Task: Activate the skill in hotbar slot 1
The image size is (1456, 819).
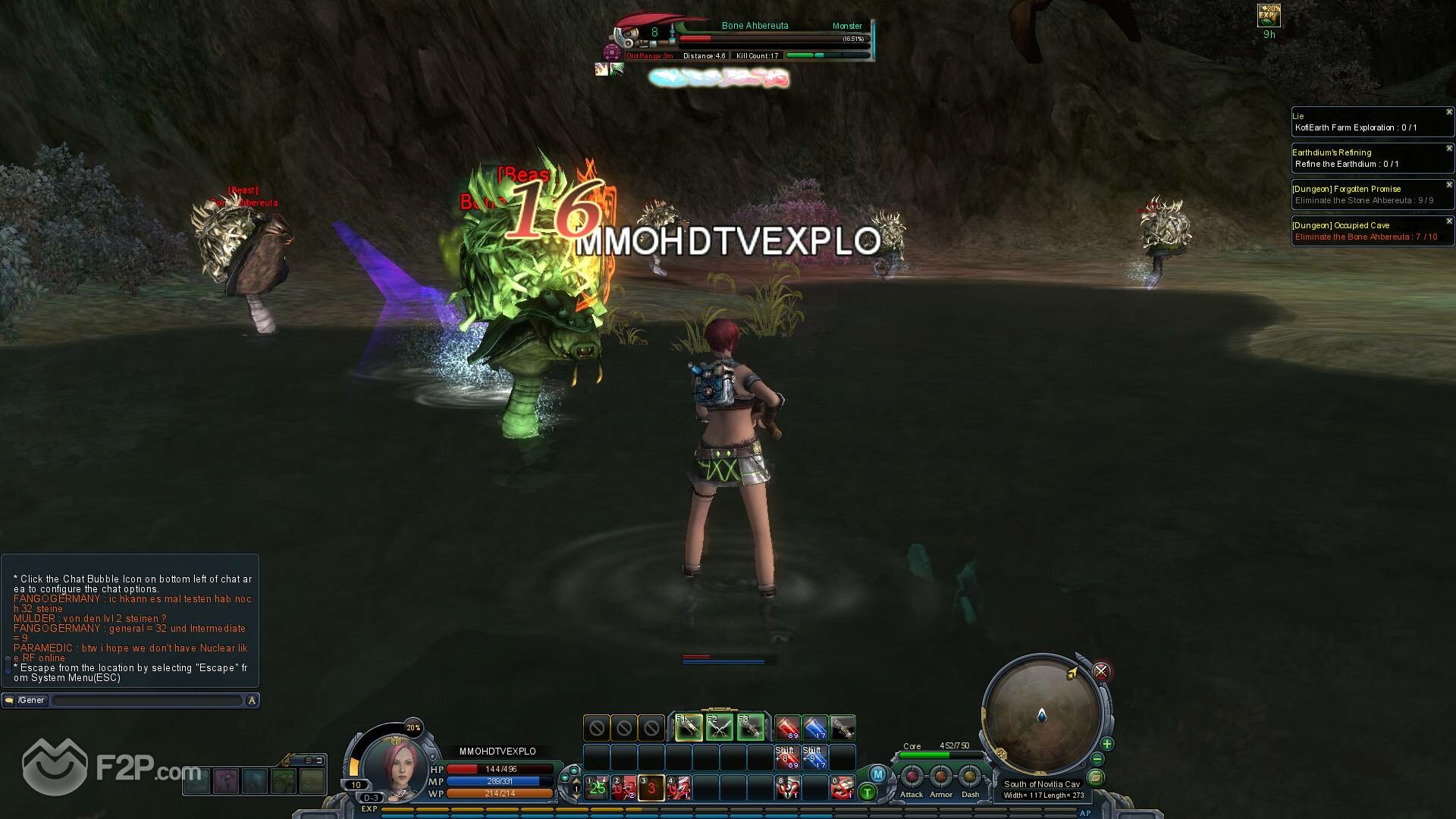Action: tap(597, 788)
